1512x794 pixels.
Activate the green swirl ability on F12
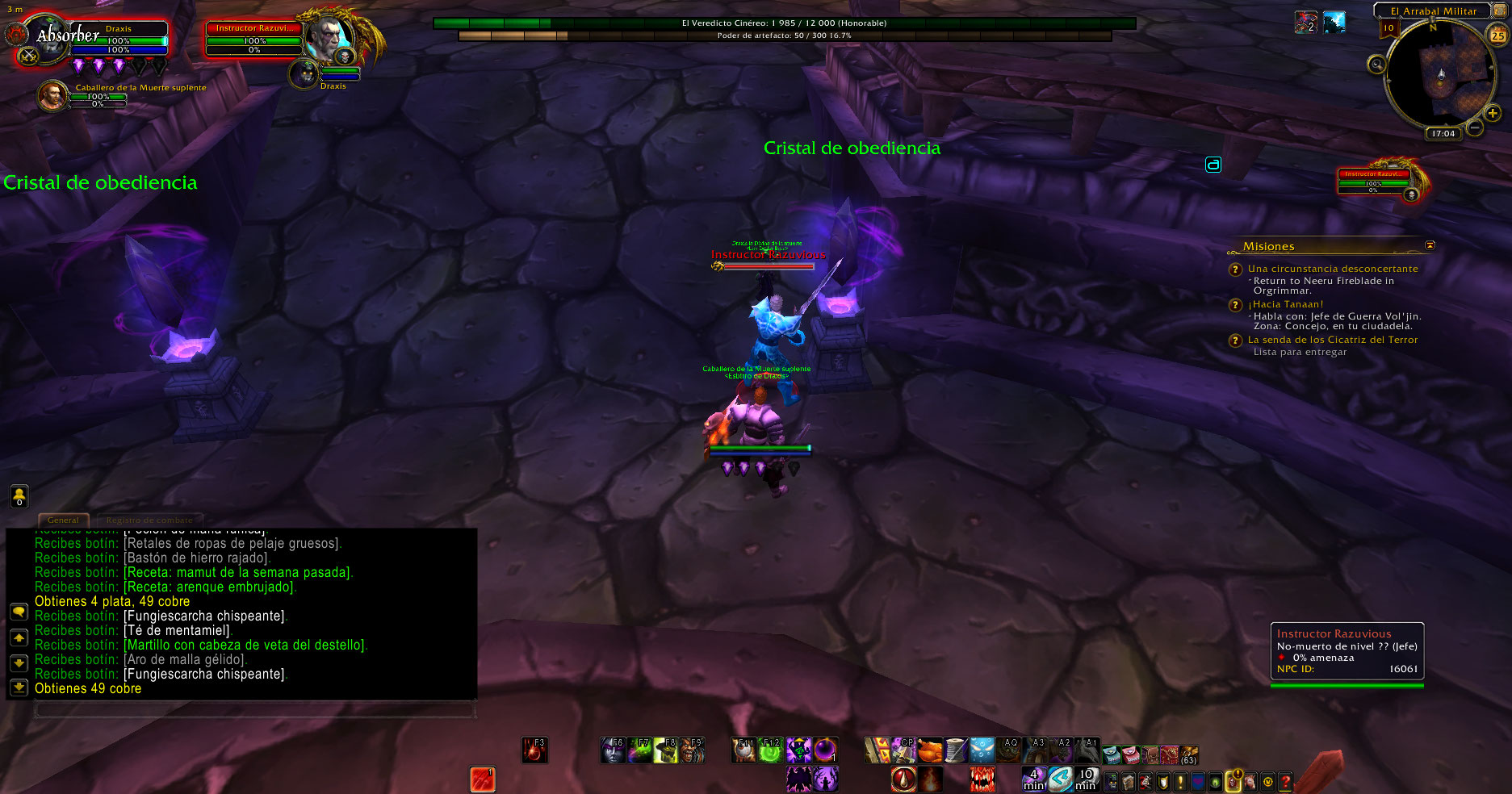coord(771,751)
